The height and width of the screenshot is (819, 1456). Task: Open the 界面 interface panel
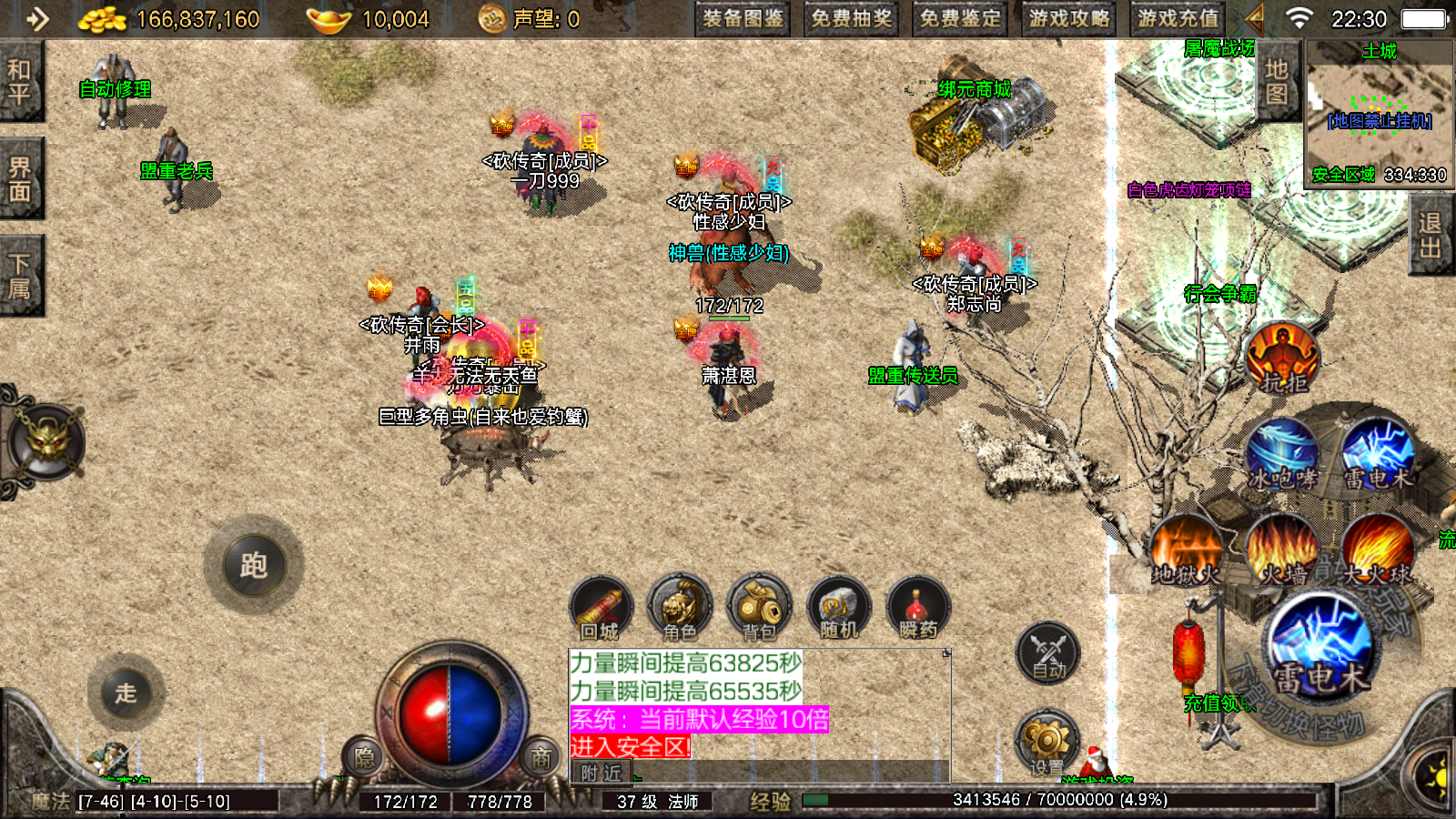coord(20,179)
